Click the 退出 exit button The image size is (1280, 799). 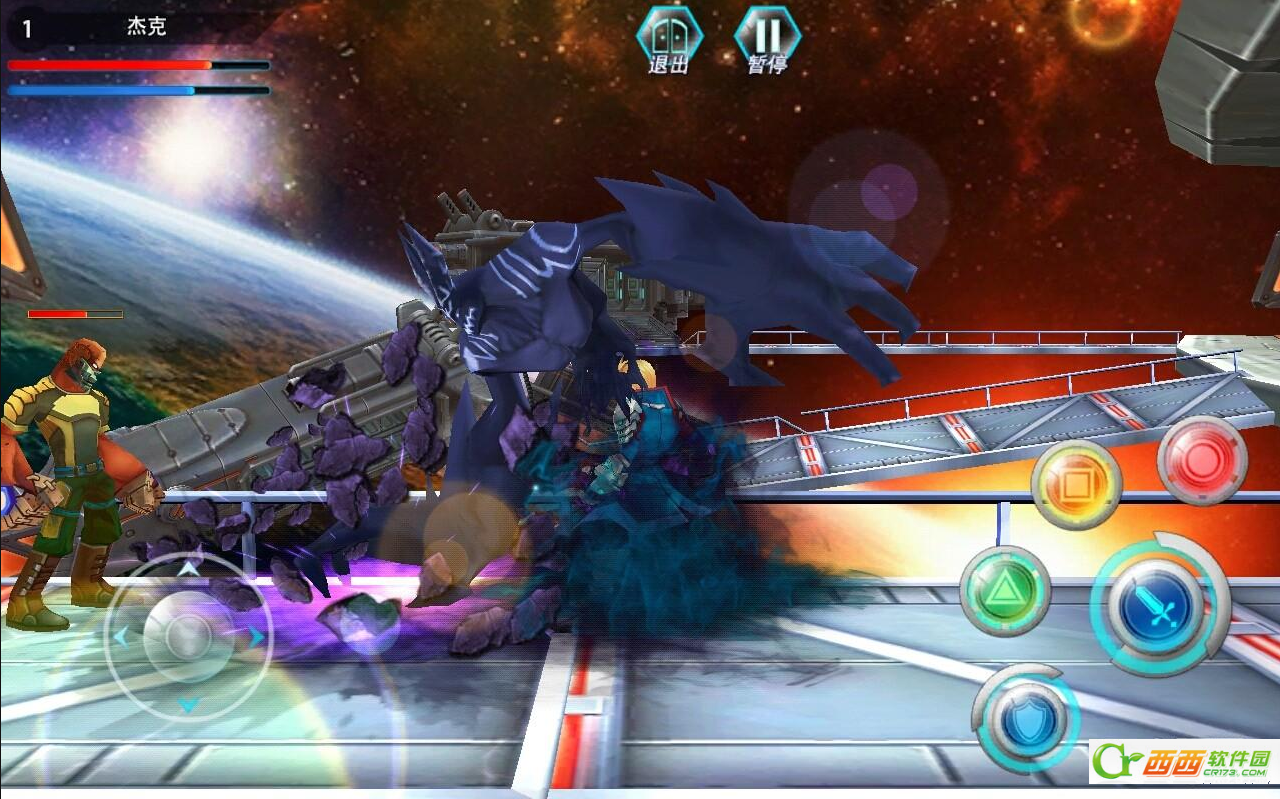point(669,40)
